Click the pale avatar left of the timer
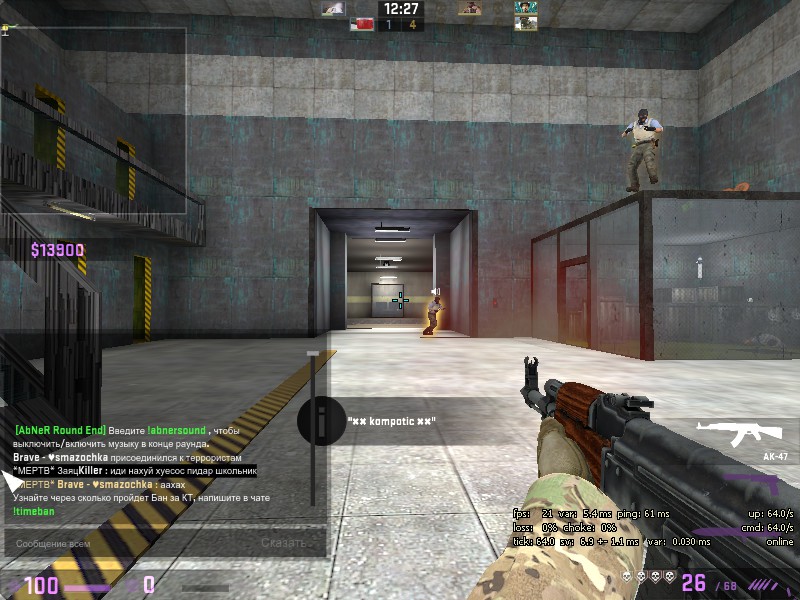This screenshot has width=800, height=600. coord(333,8)
